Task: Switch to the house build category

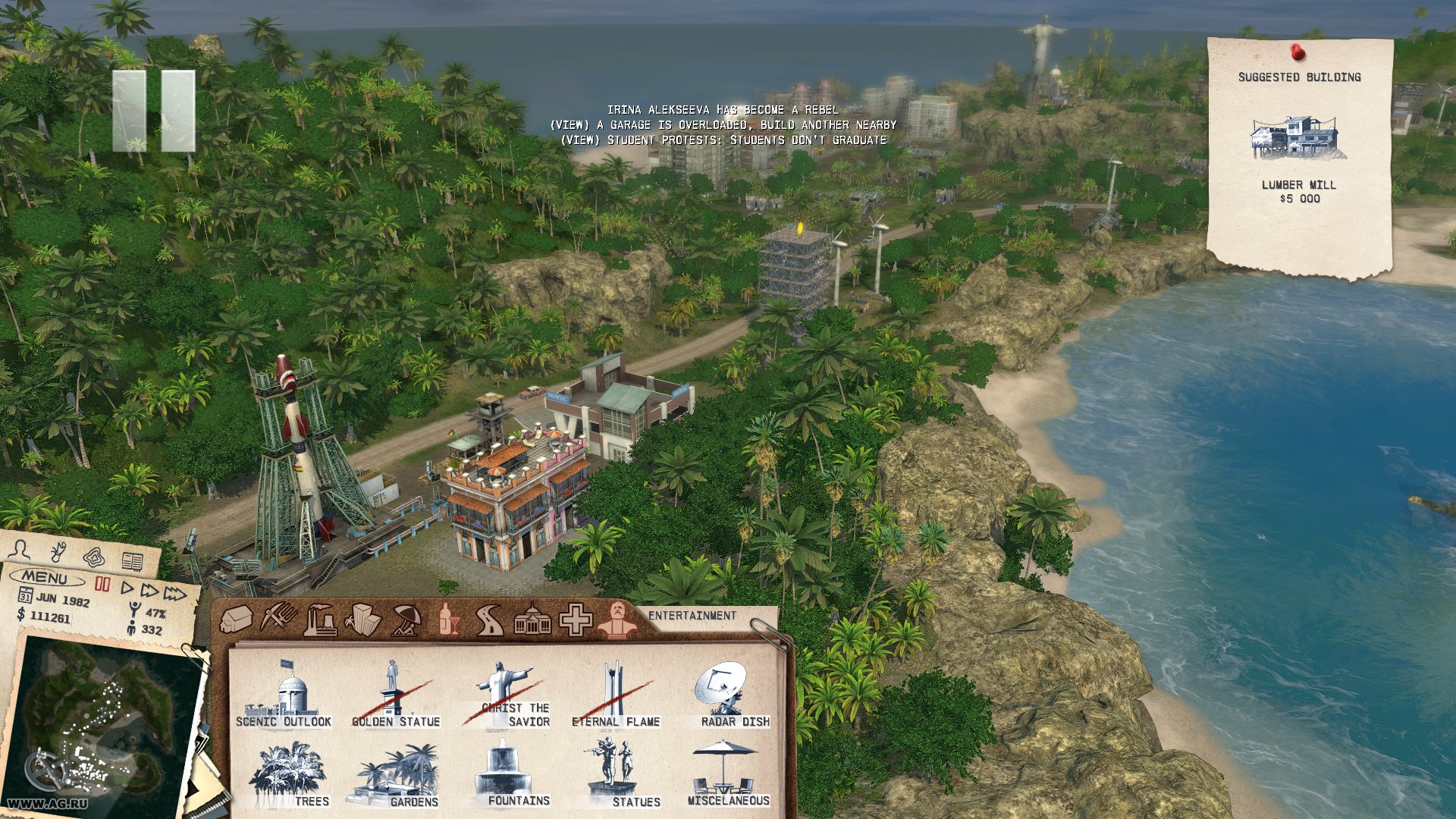Action: click(x=236, y=619)
